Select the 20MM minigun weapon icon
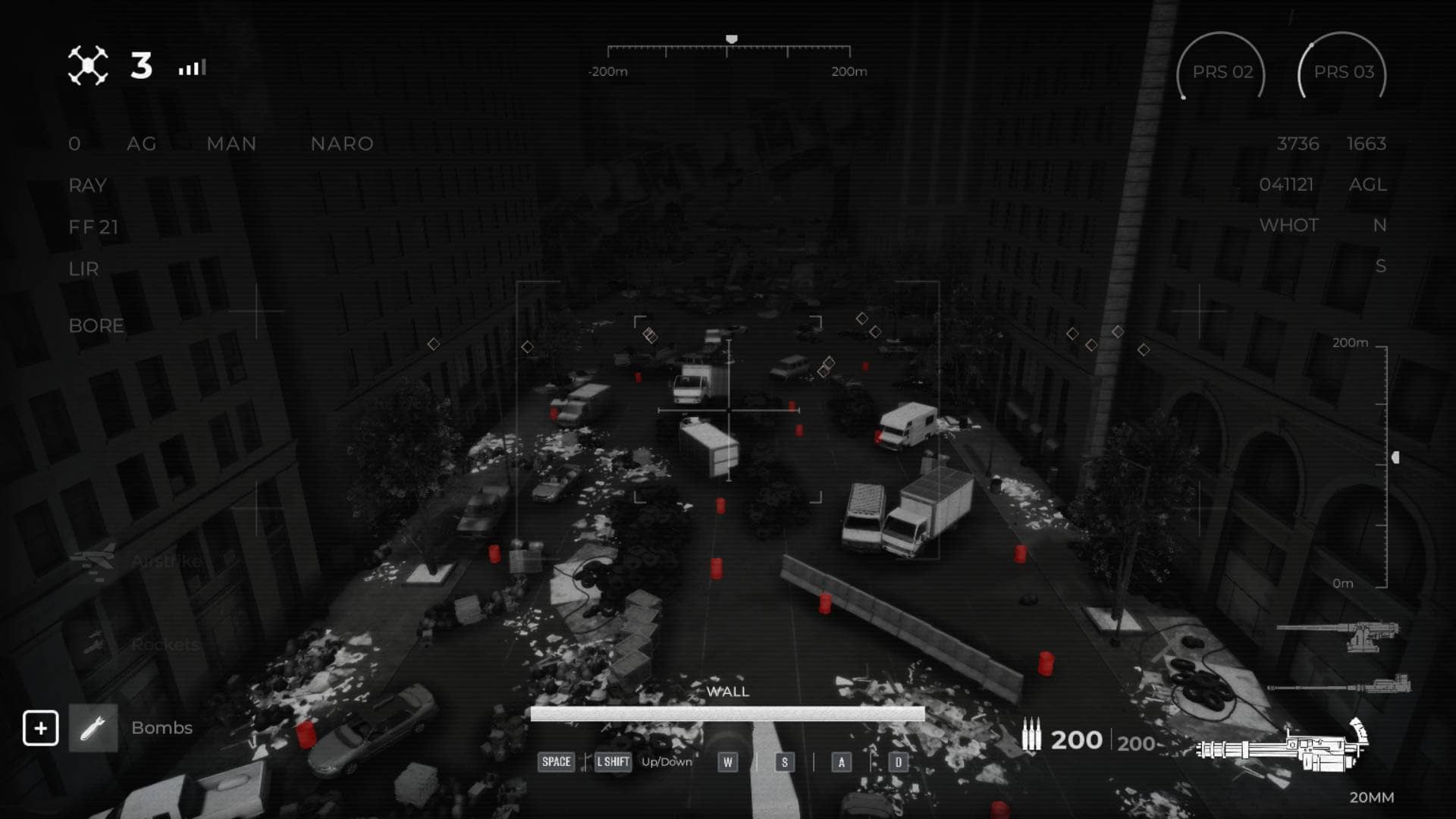This screenshot has height=819, width=1456. point(1284,746)
